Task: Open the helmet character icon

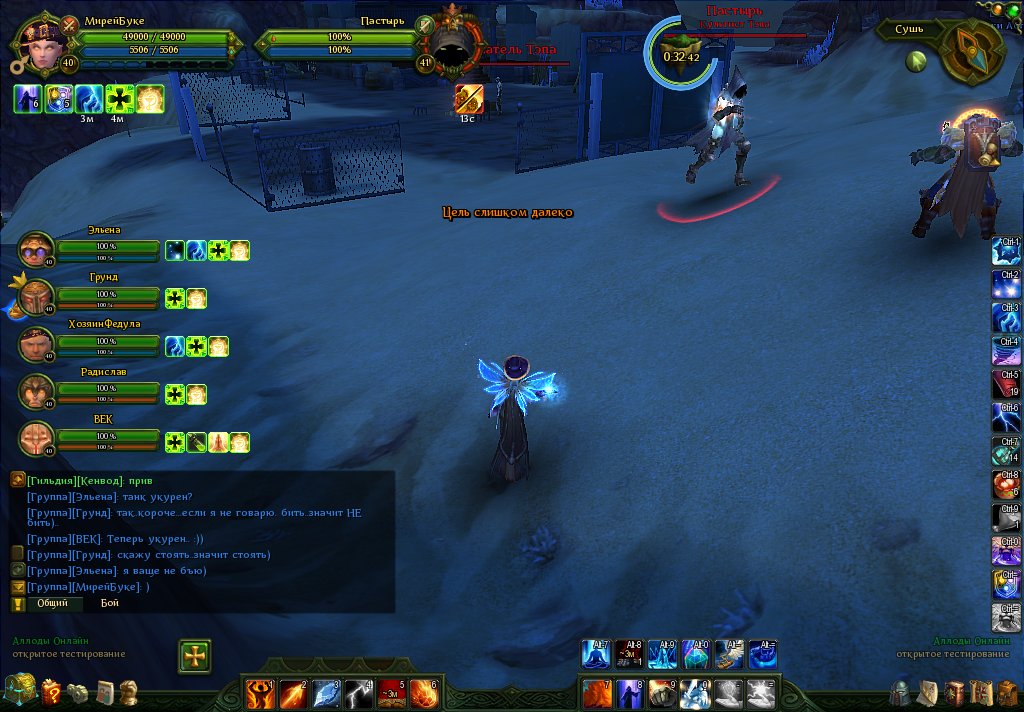Action: (x=901, y=692)
